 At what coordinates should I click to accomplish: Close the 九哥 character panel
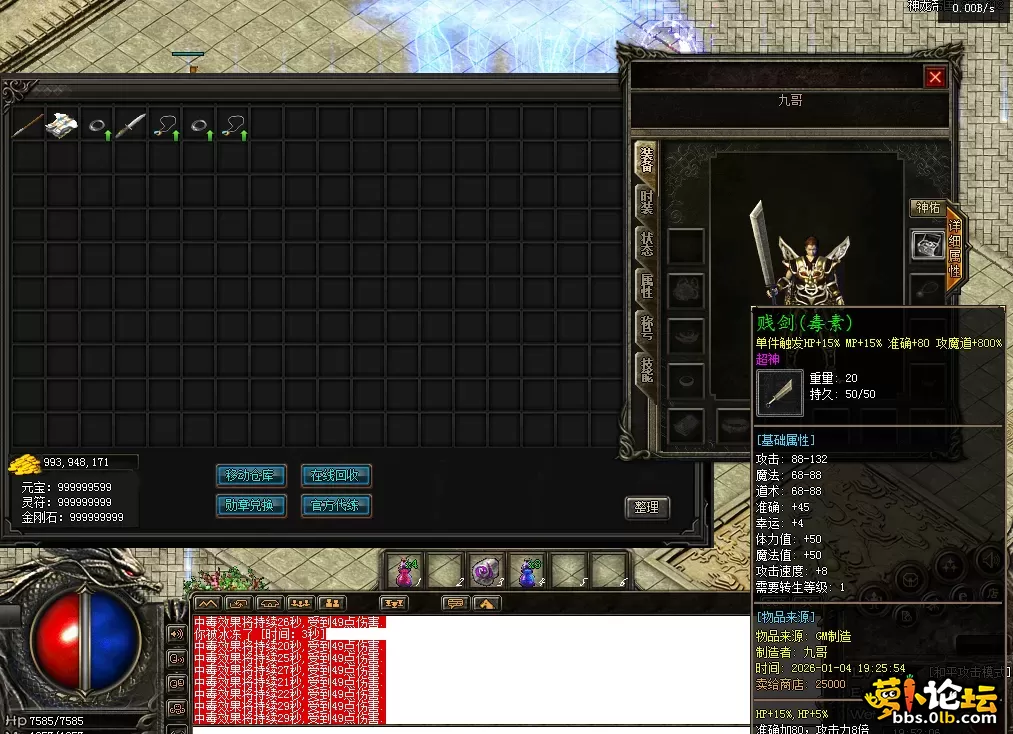935,77
